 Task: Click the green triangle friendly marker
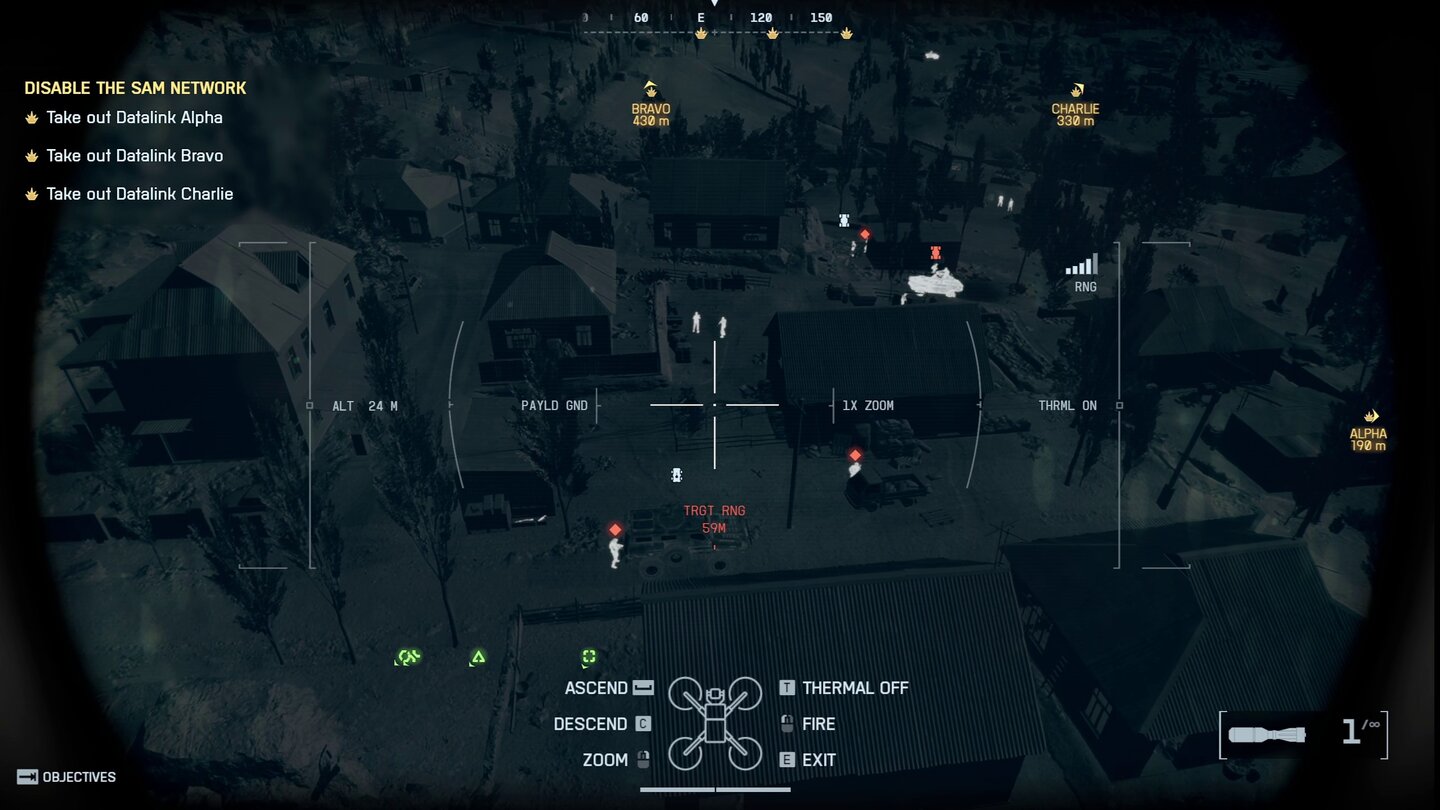(478, 657)
